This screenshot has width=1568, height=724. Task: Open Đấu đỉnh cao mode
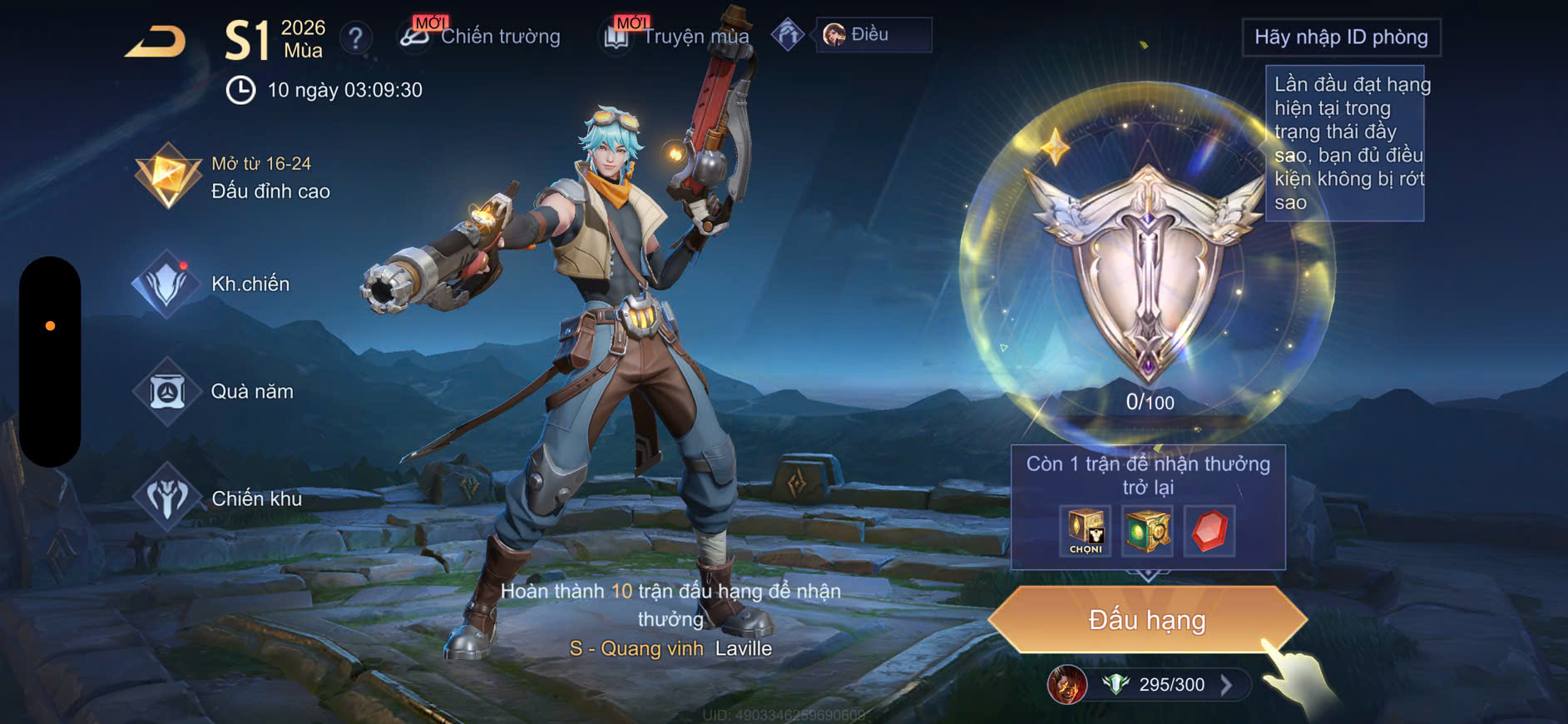pyautogui.click(x=235, y=177)
